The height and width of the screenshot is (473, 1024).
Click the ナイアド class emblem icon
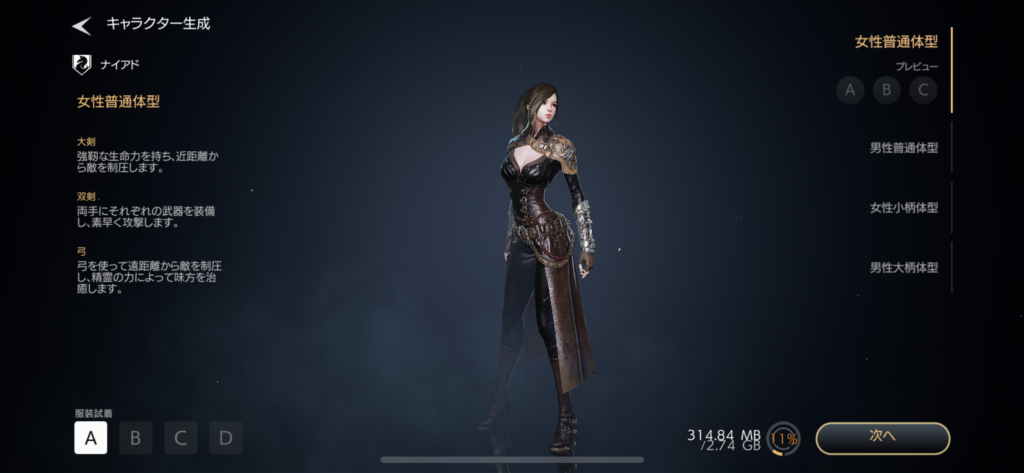[x=82, y=65]
